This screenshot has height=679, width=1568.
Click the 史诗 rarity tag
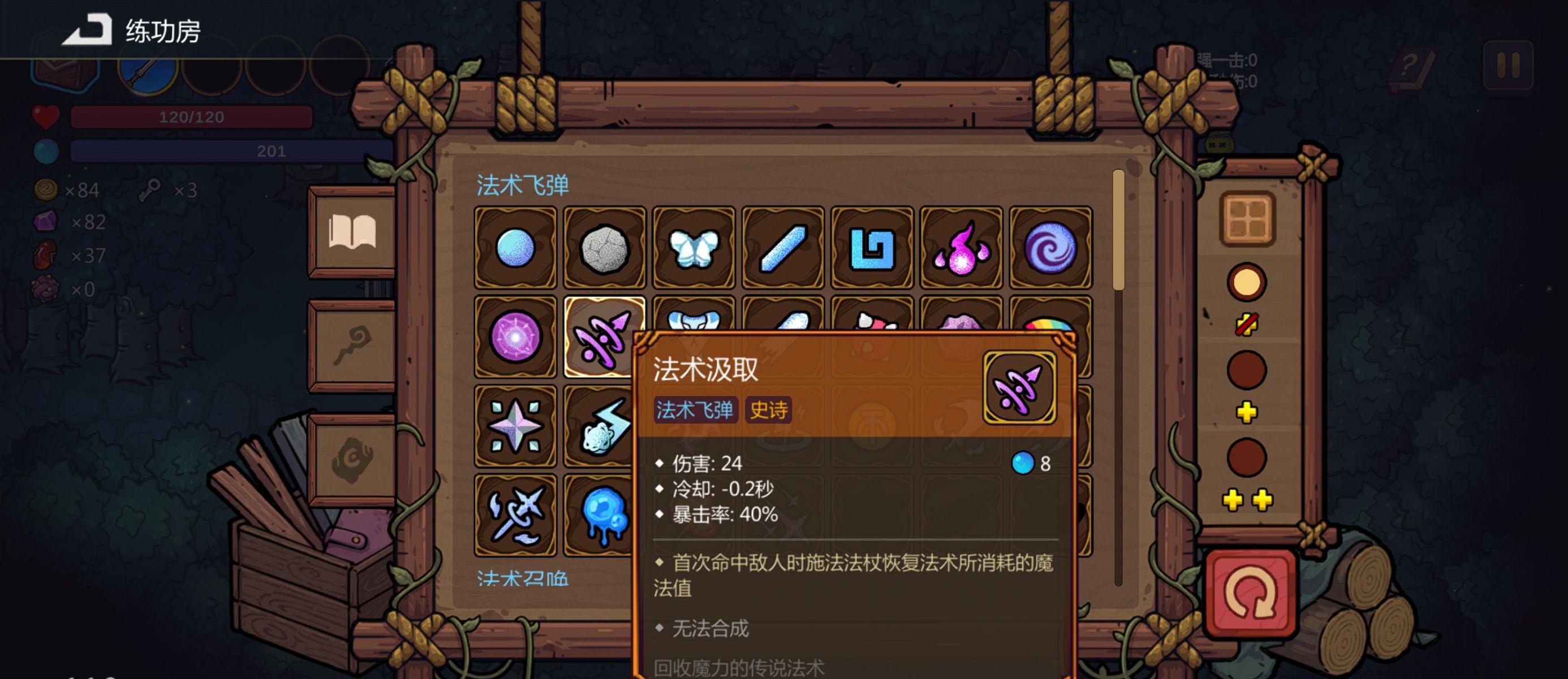pos(768,411)
